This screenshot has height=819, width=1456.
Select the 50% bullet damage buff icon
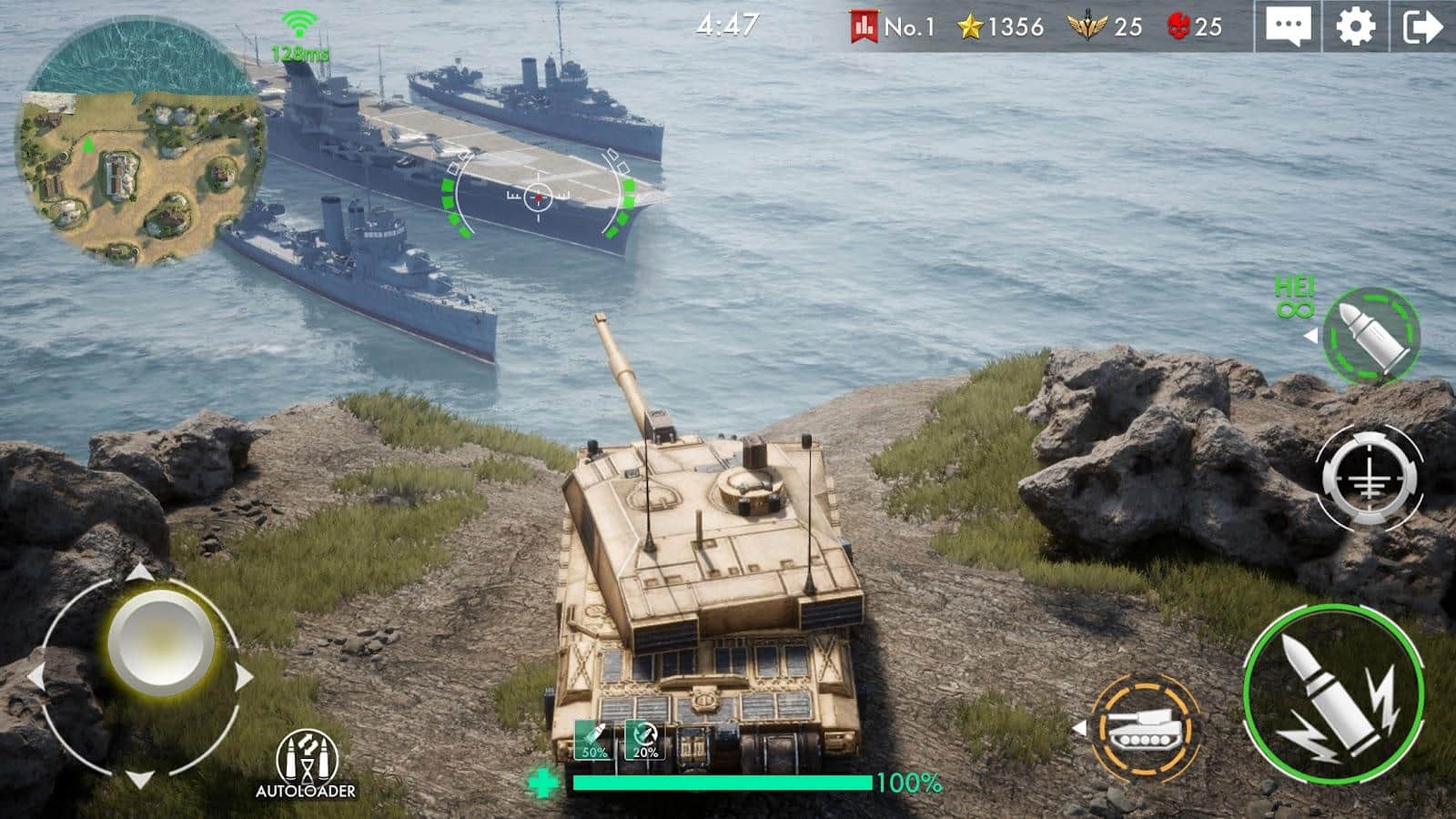(592, 737)
